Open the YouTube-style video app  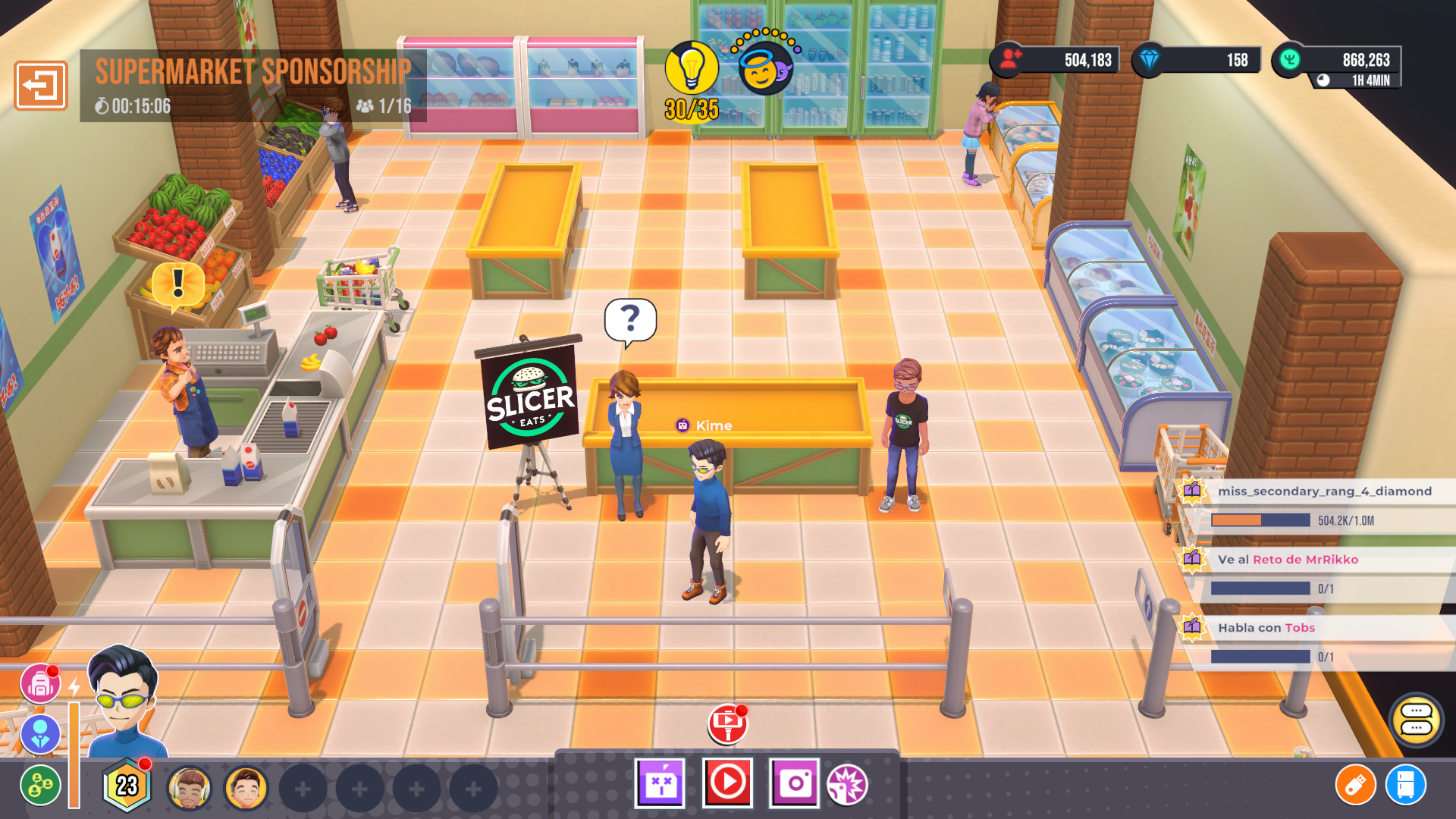[x=726, y=784]
